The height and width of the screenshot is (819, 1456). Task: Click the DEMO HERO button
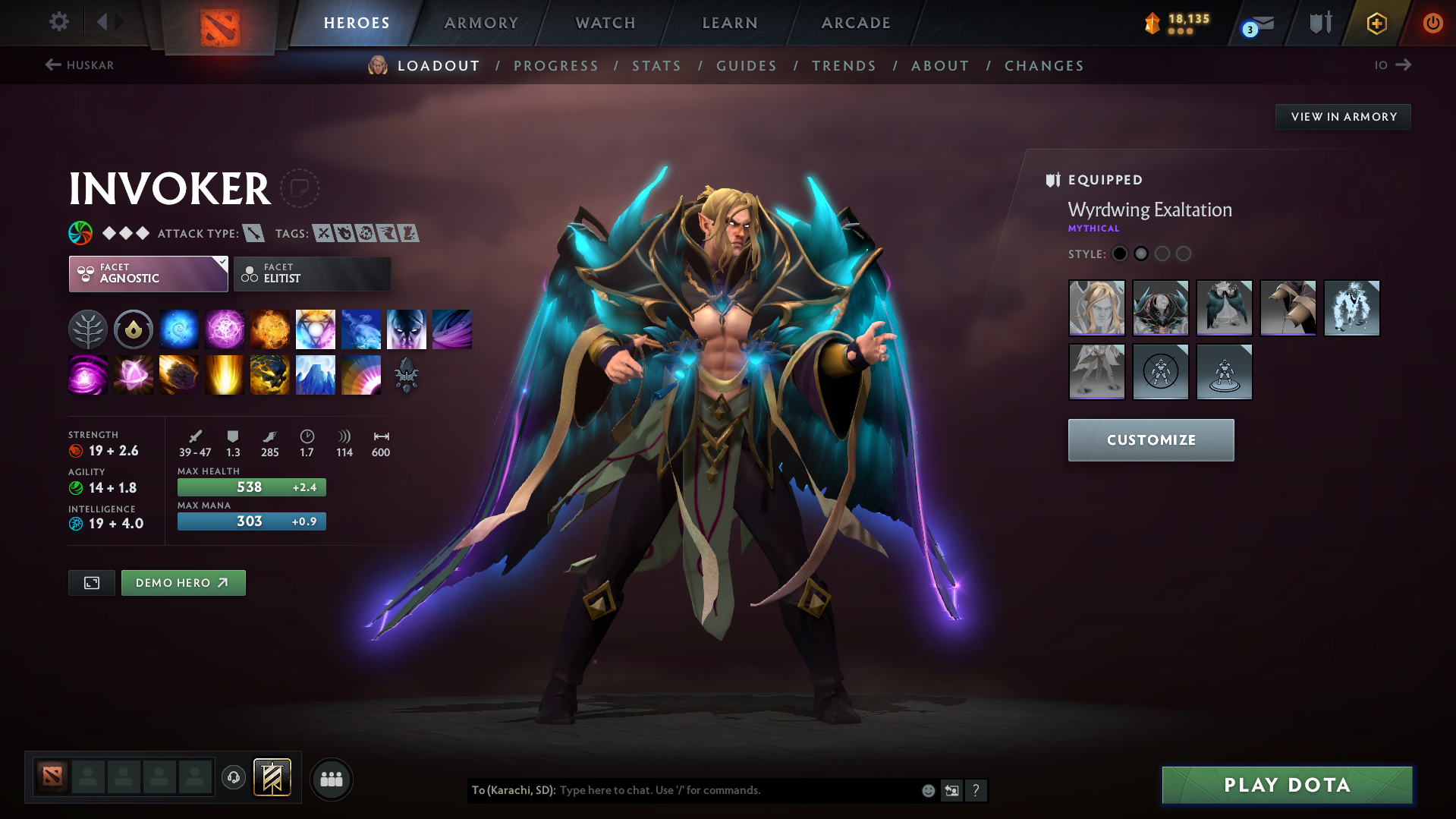183,582
